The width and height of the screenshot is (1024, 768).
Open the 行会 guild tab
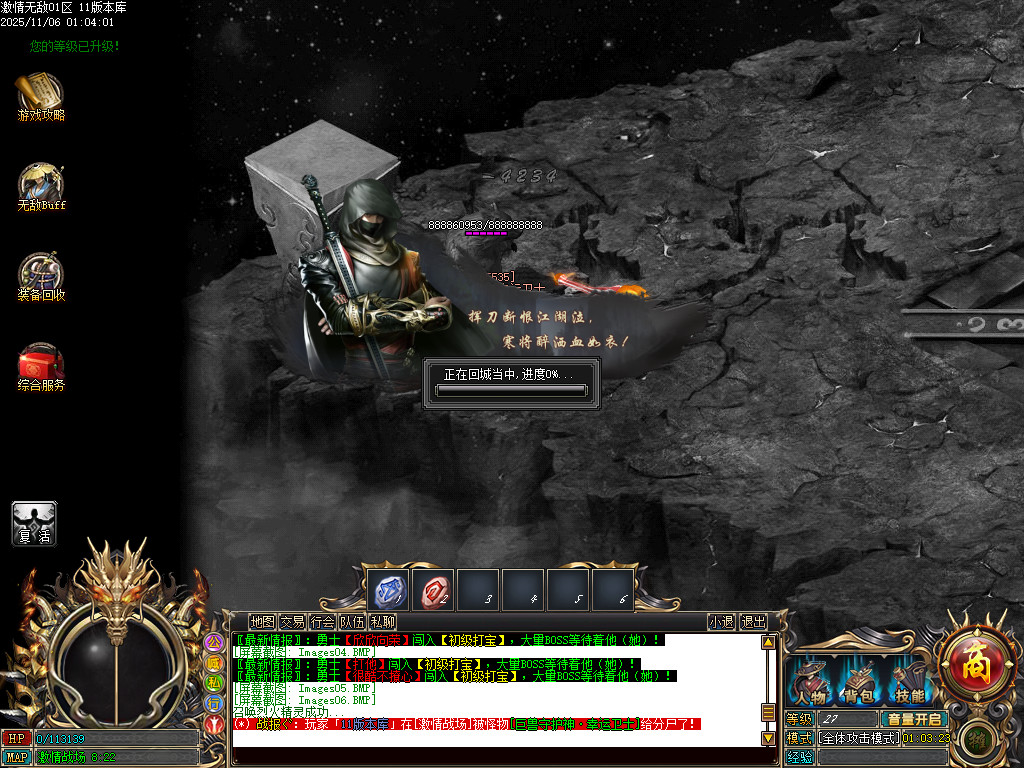click(x=322, y=622)
